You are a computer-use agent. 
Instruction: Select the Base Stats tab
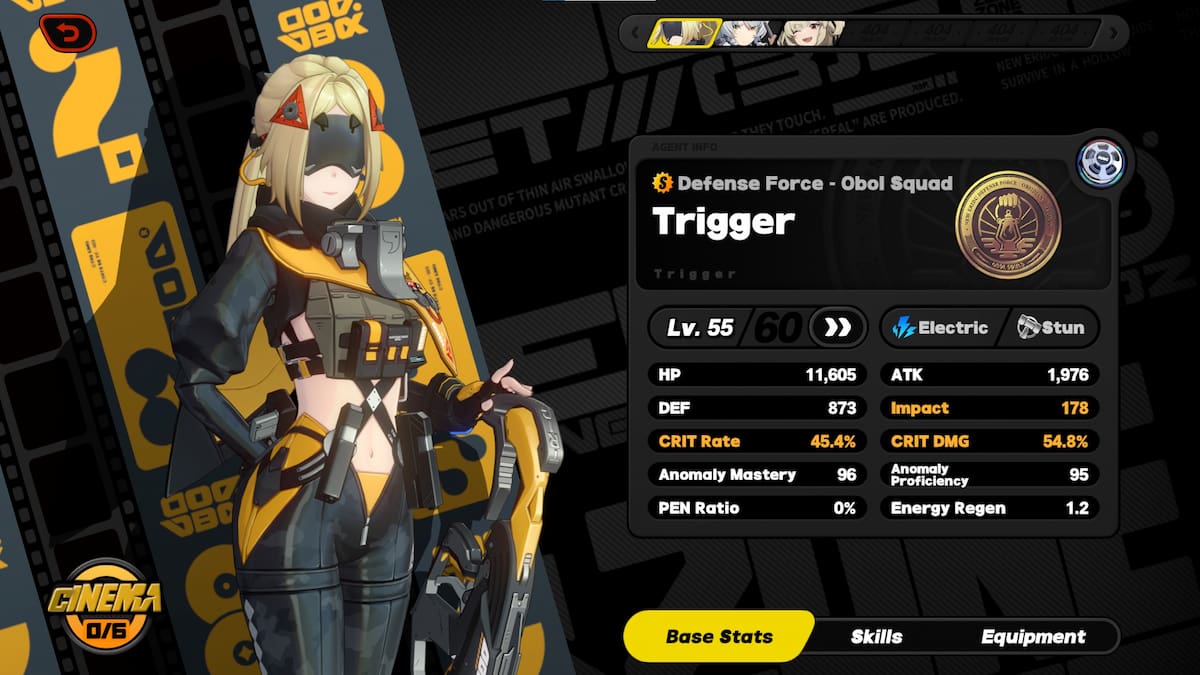click(719, 637)
